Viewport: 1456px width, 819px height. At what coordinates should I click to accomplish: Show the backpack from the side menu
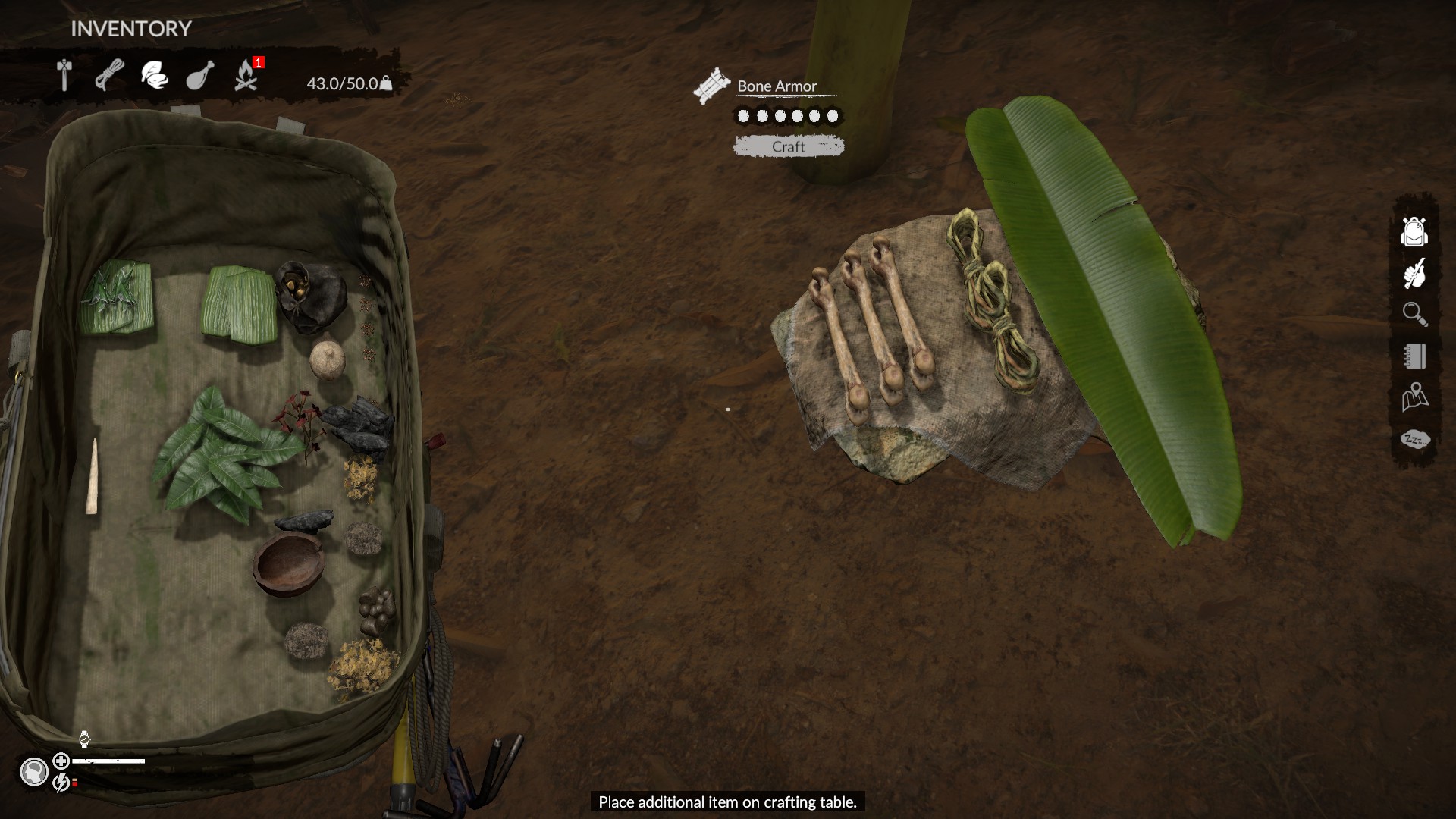pyautogui.click(x=1414, y=232)
